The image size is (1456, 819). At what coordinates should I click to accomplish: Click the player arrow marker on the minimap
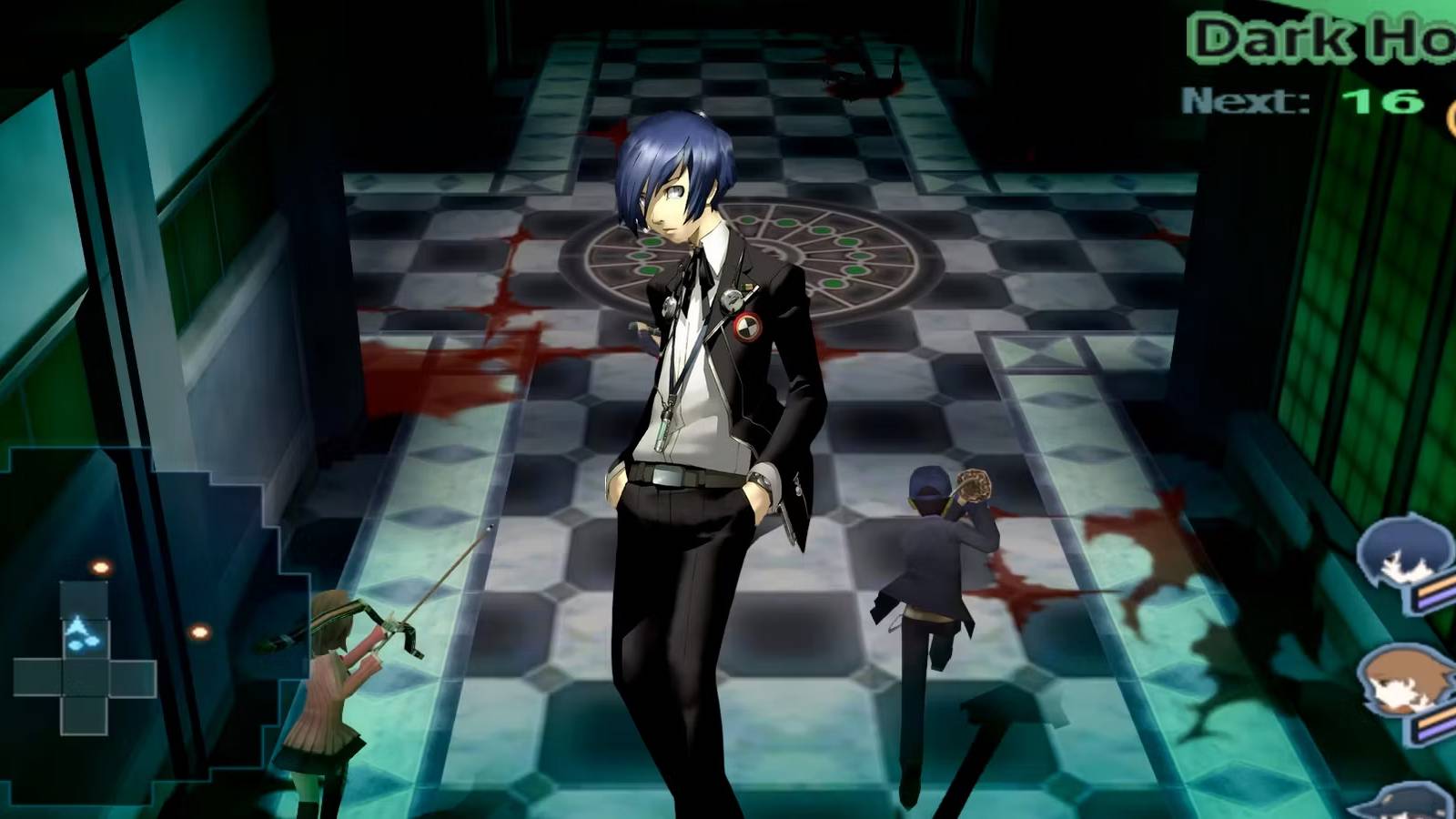(x=80, y=630)
